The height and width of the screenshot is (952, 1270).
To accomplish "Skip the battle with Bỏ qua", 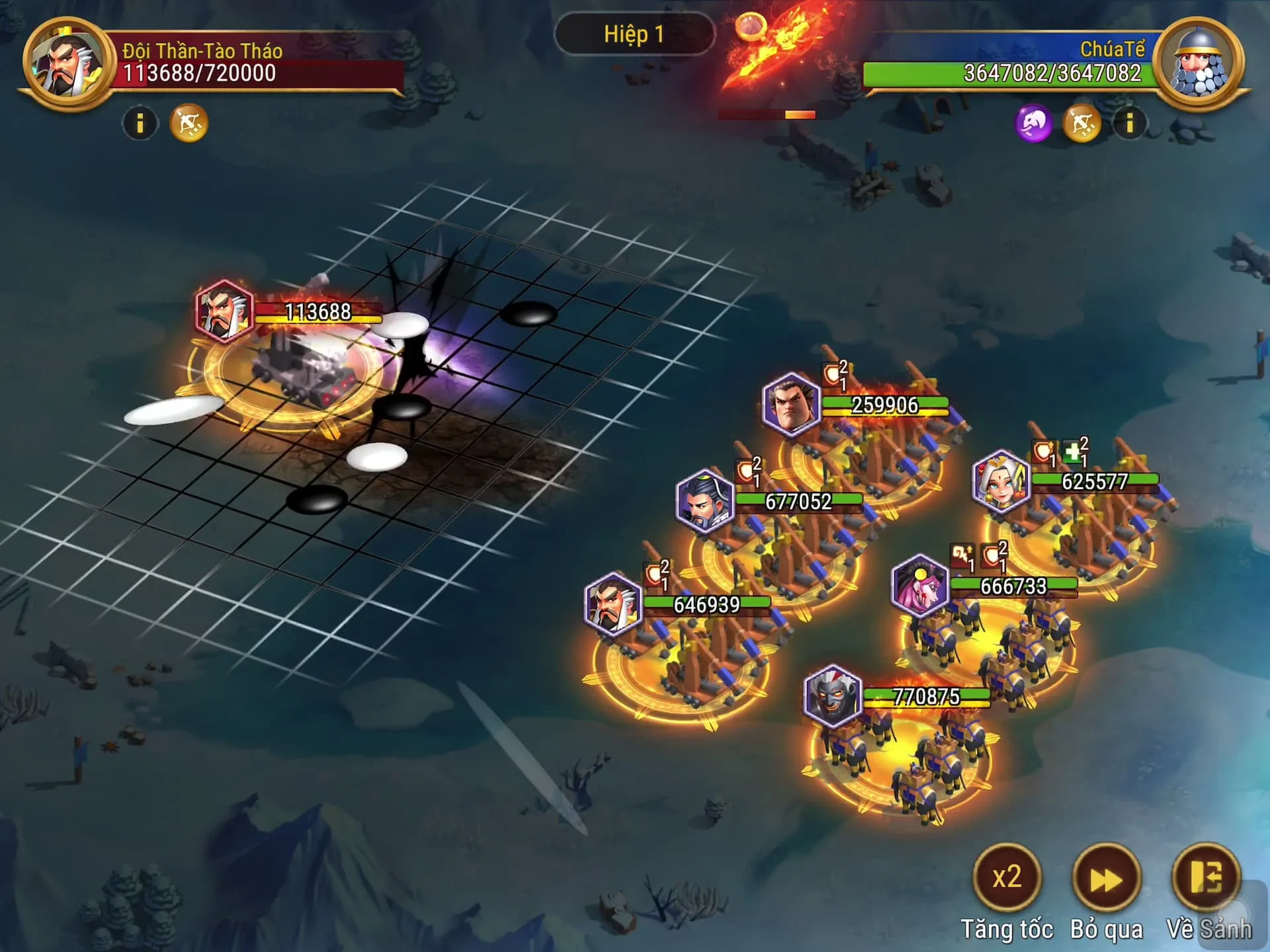I will click(x=1107, y=879).
